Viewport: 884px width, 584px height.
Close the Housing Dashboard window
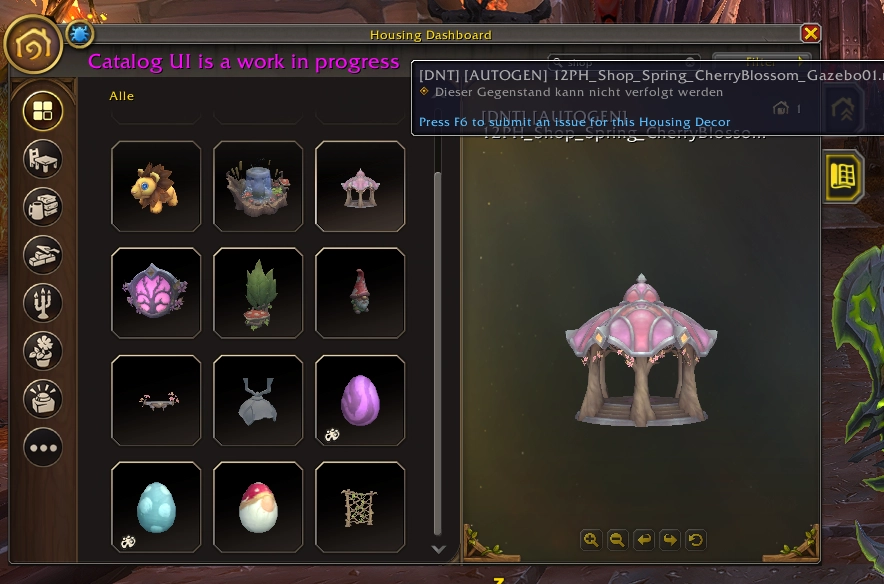click(810, 34)
